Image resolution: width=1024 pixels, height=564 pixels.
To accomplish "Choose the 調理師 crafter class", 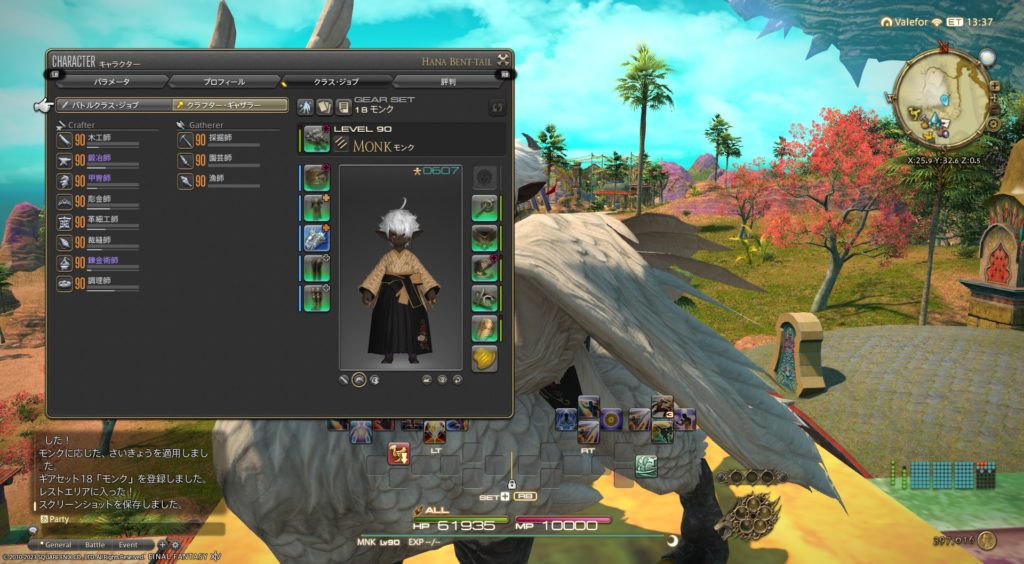I will click(x=98, y=283).
